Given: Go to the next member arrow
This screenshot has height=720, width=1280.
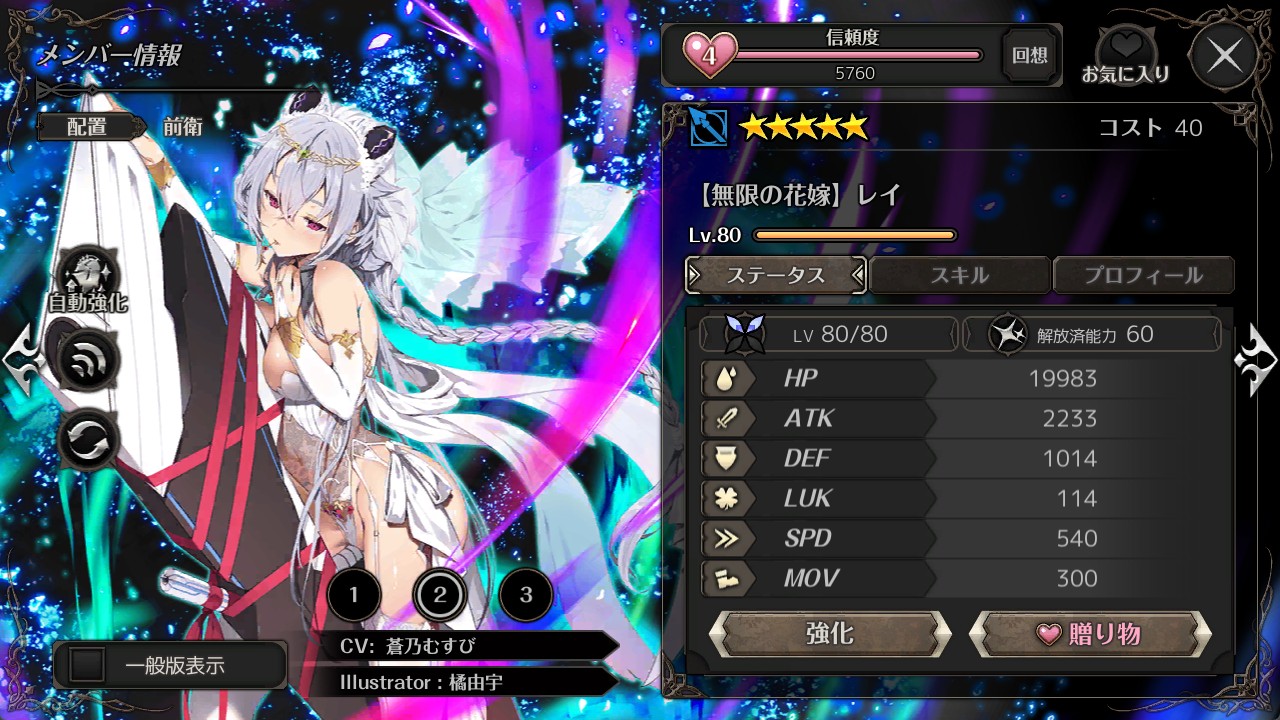Looking at the screenshot, I should 1256,360.
